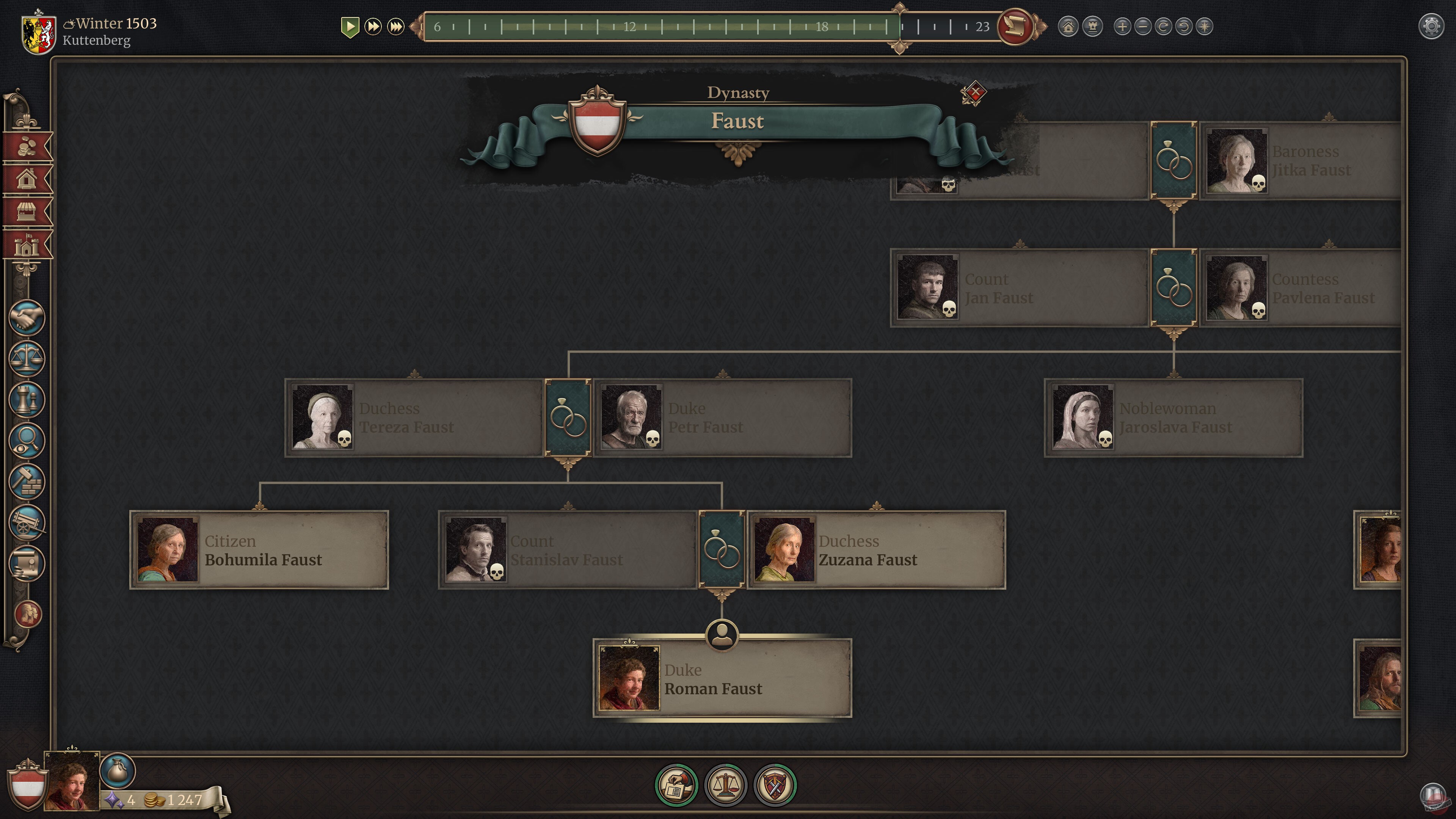Screen dimensions: 1456x819
Task: Zoom in using the plus button
Action: (1122, 26)
